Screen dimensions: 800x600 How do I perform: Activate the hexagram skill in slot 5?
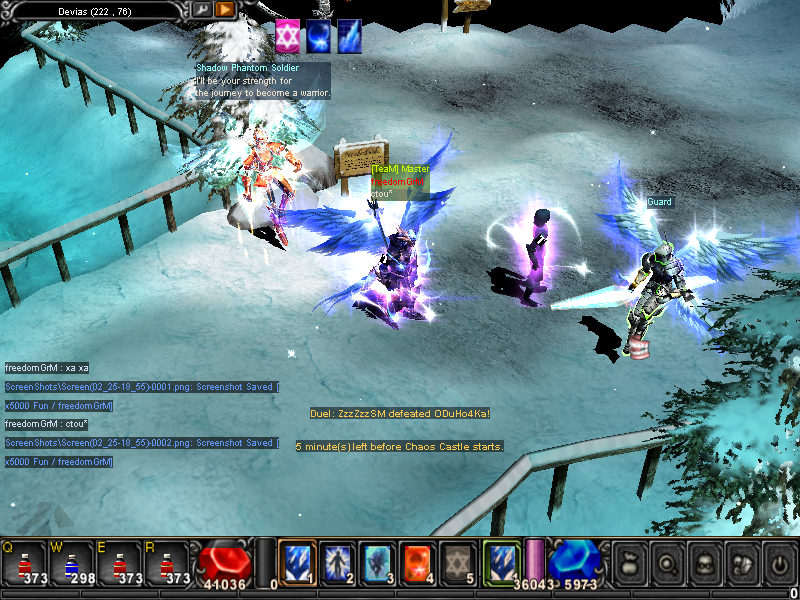(x=455, y=563)
